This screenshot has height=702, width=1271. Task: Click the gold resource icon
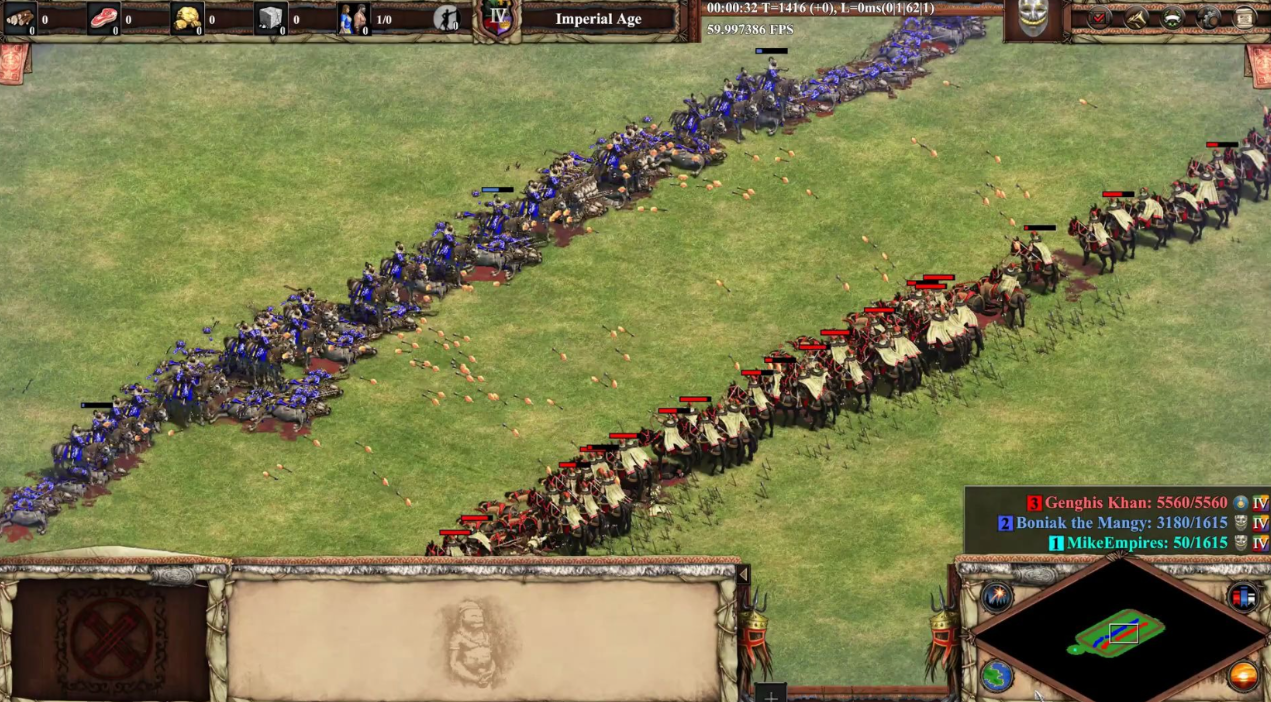click(x=187, y=18)
